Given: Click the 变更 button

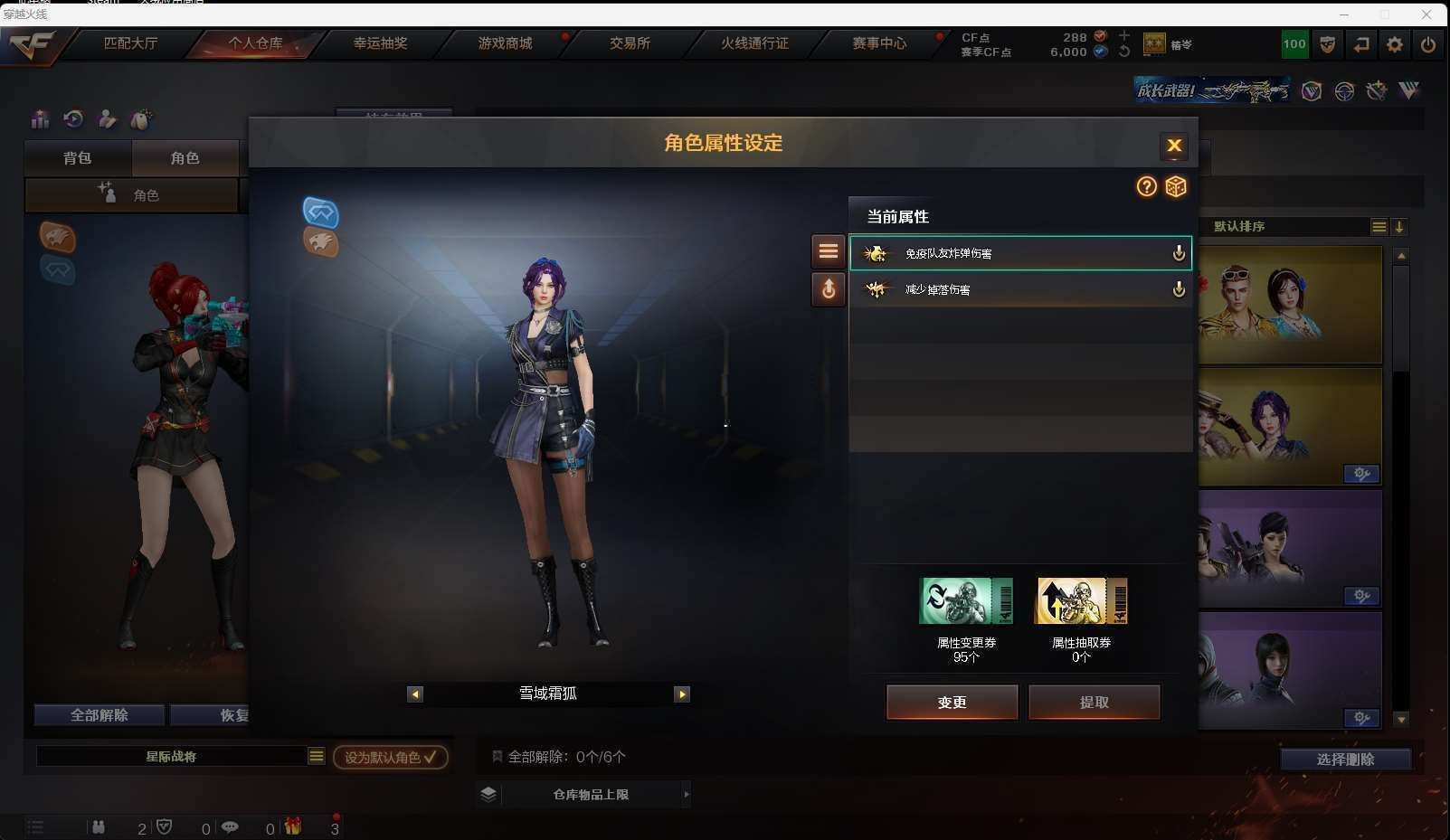Looking at the screenshot, I should tap(952, 703).
